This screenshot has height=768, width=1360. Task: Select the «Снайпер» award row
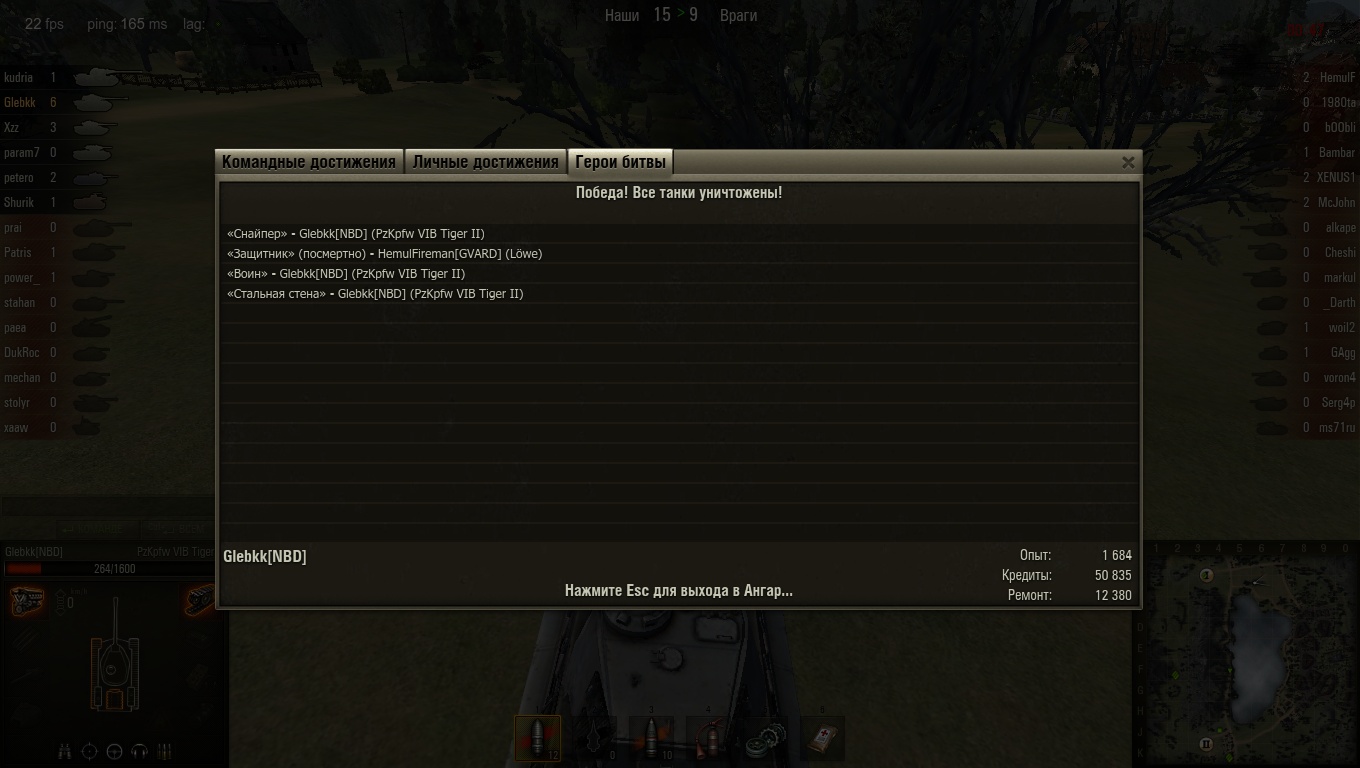[x=356, y=234]
